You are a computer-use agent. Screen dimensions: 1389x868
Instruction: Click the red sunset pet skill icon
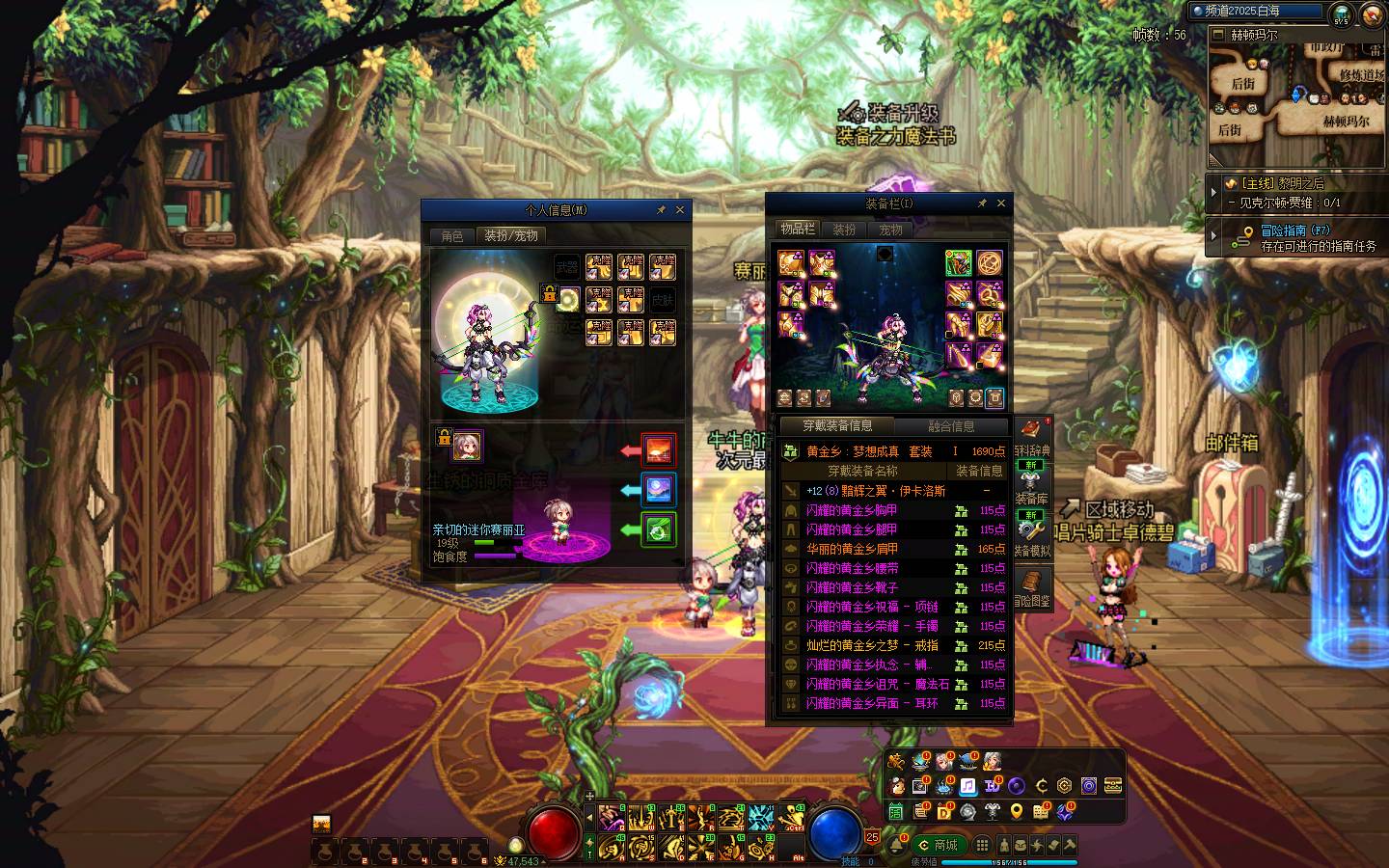[659, 450]
